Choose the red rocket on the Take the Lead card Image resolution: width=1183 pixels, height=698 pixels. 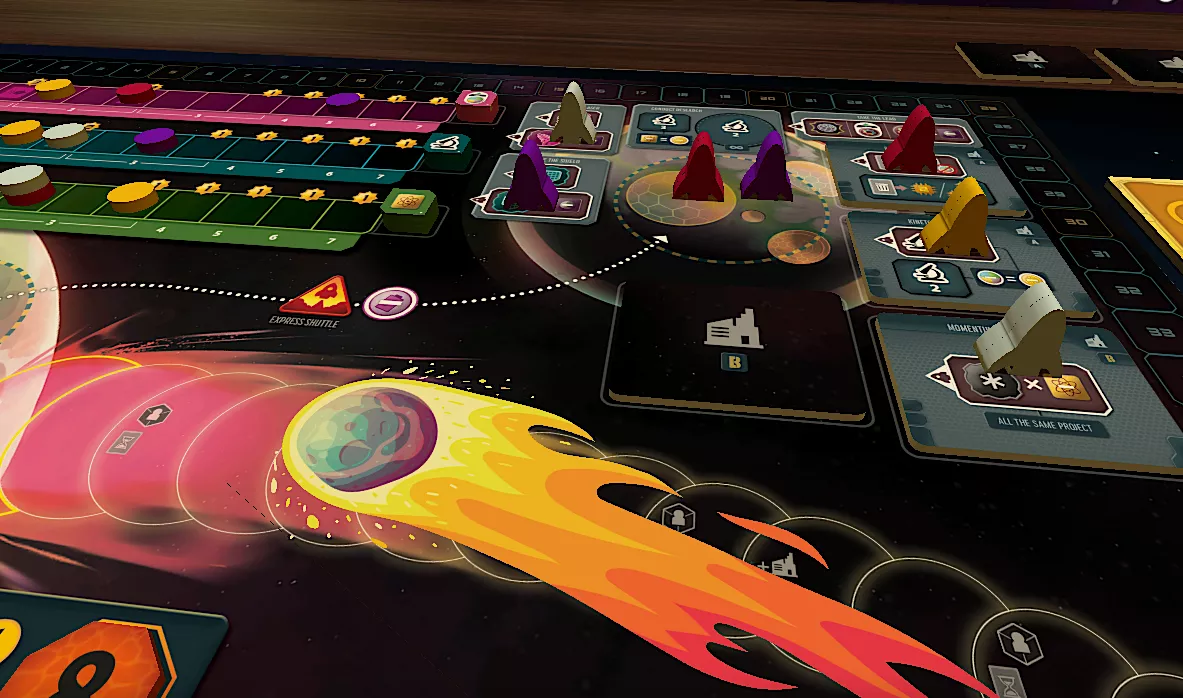click(911, 141)
